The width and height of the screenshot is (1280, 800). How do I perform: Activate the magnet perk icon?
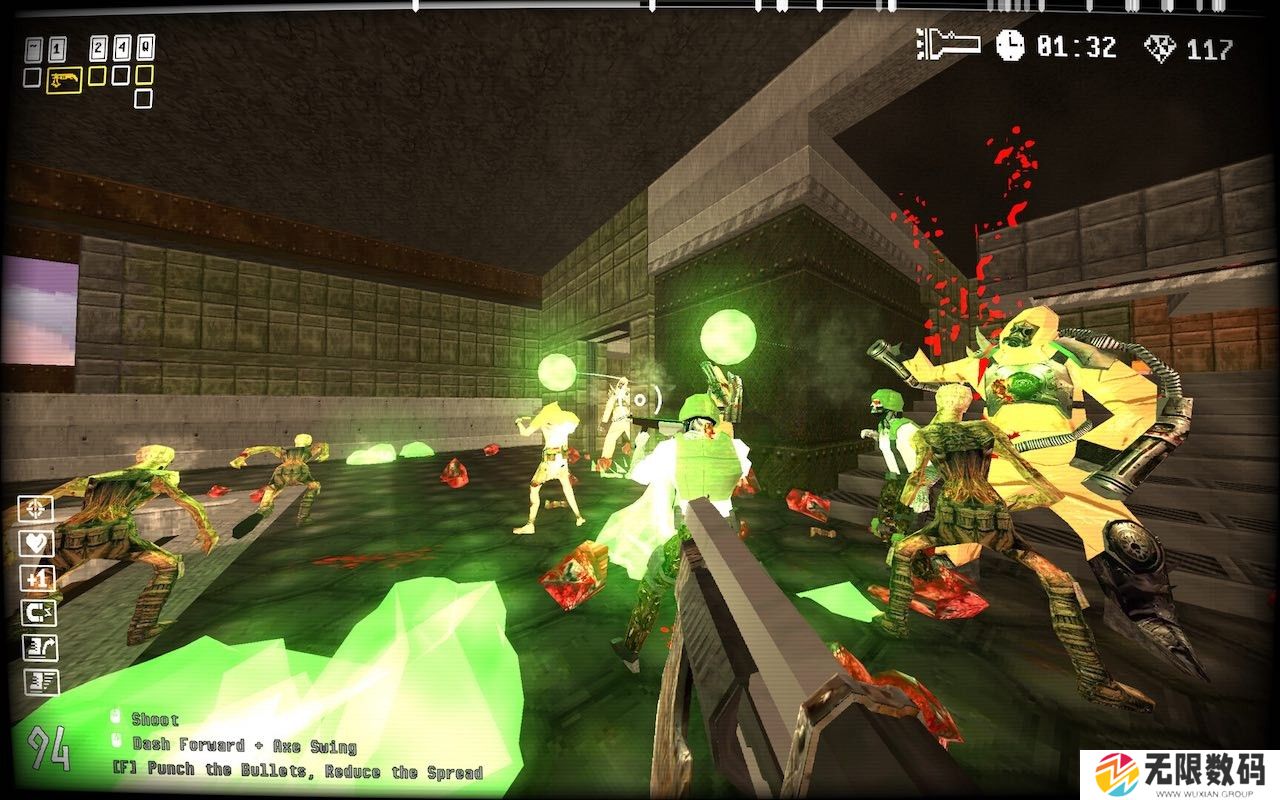click(x=40, y=613)
